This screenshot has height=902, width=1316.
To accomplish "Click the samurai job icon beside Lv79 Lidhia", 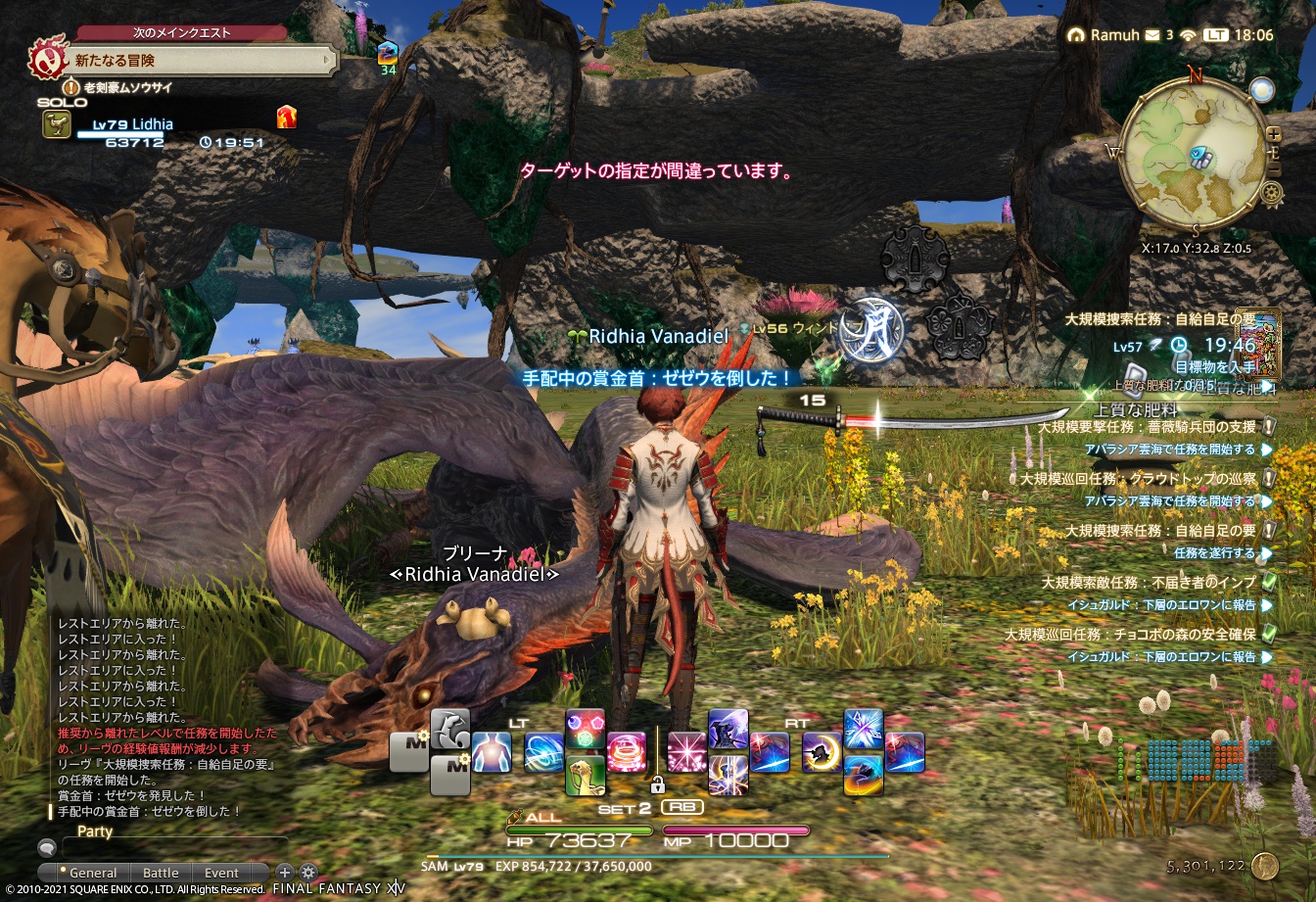I will click(x=59, y=122).
